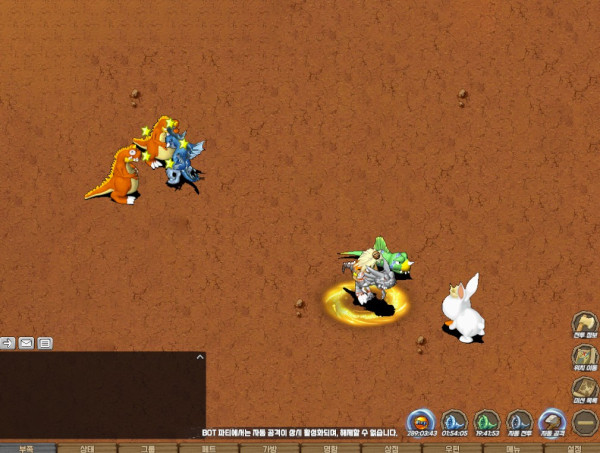The height and width of the screenshot is (453, 600).
Task: Open the 메뉴 main menu button
Action: [x=513, y=448]
